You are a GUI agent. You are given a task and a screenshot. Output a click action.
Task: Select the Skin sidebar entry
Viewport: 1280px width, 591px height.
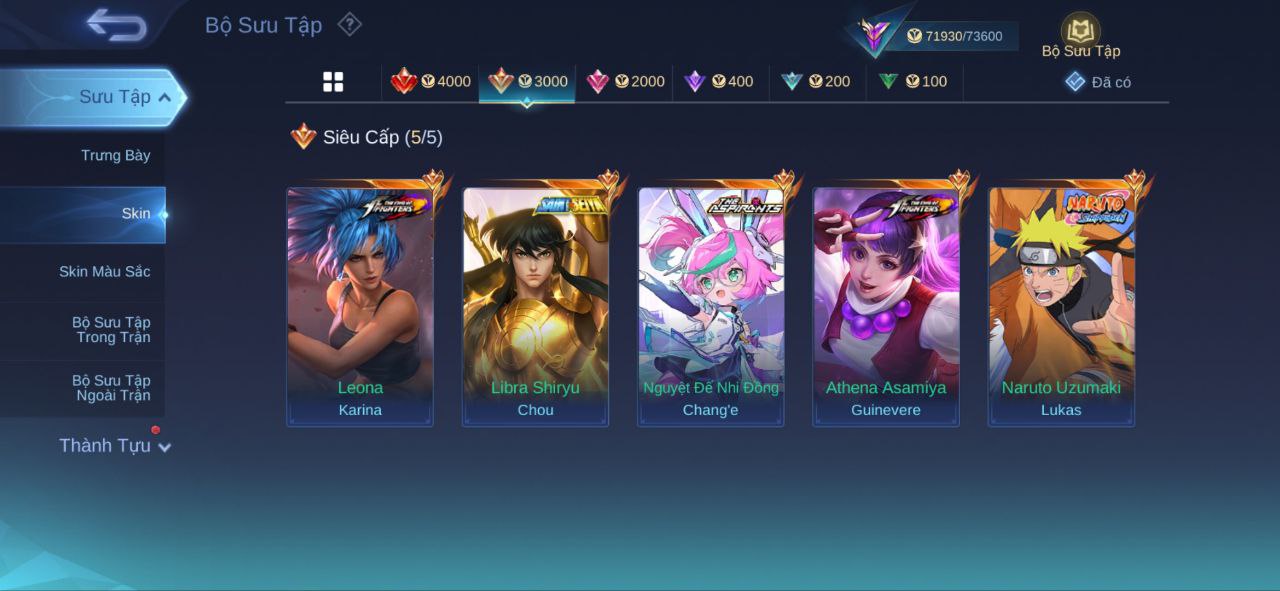click(135, 213)
